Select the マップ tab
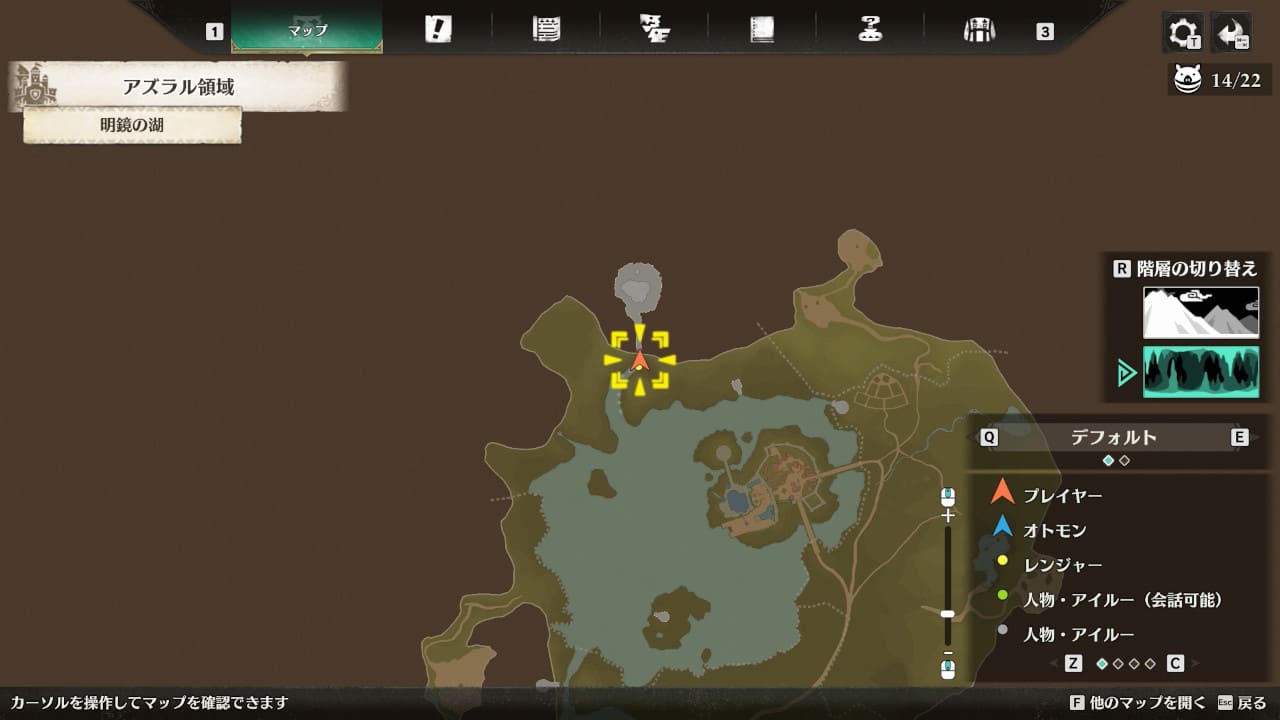The image size is (1280, 720). click(307, 29)
